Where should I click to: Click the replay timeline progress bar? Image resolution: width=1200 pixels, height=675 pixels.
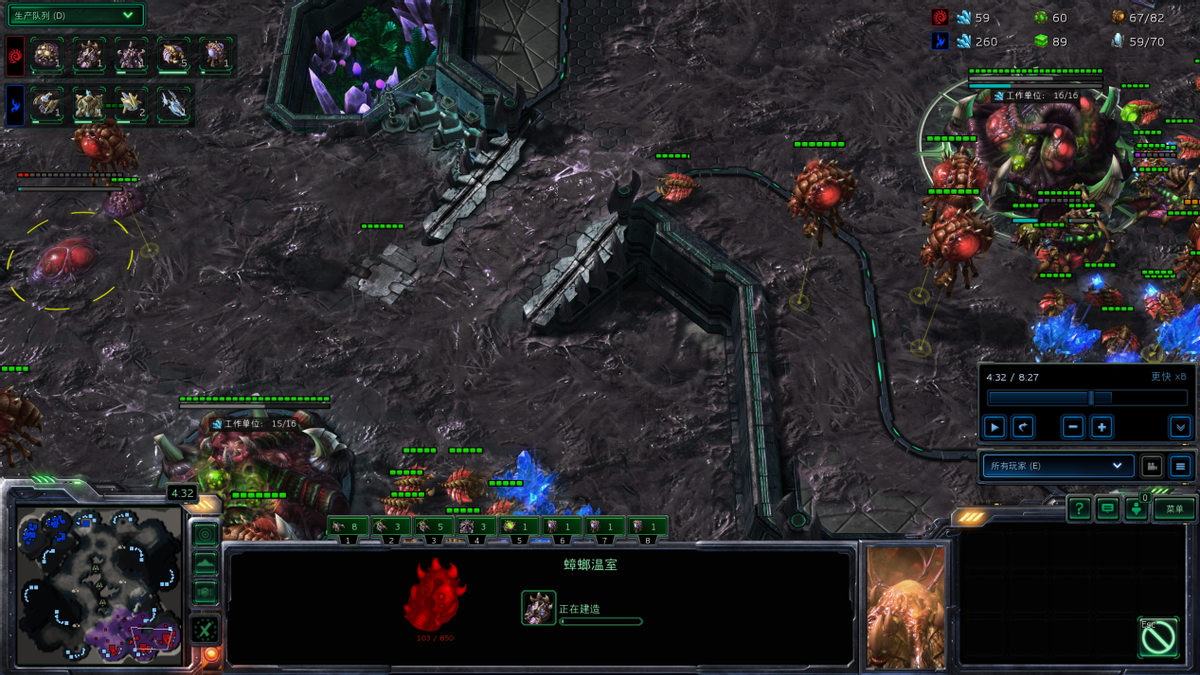pyautogui.click(x=1086, y=398)
